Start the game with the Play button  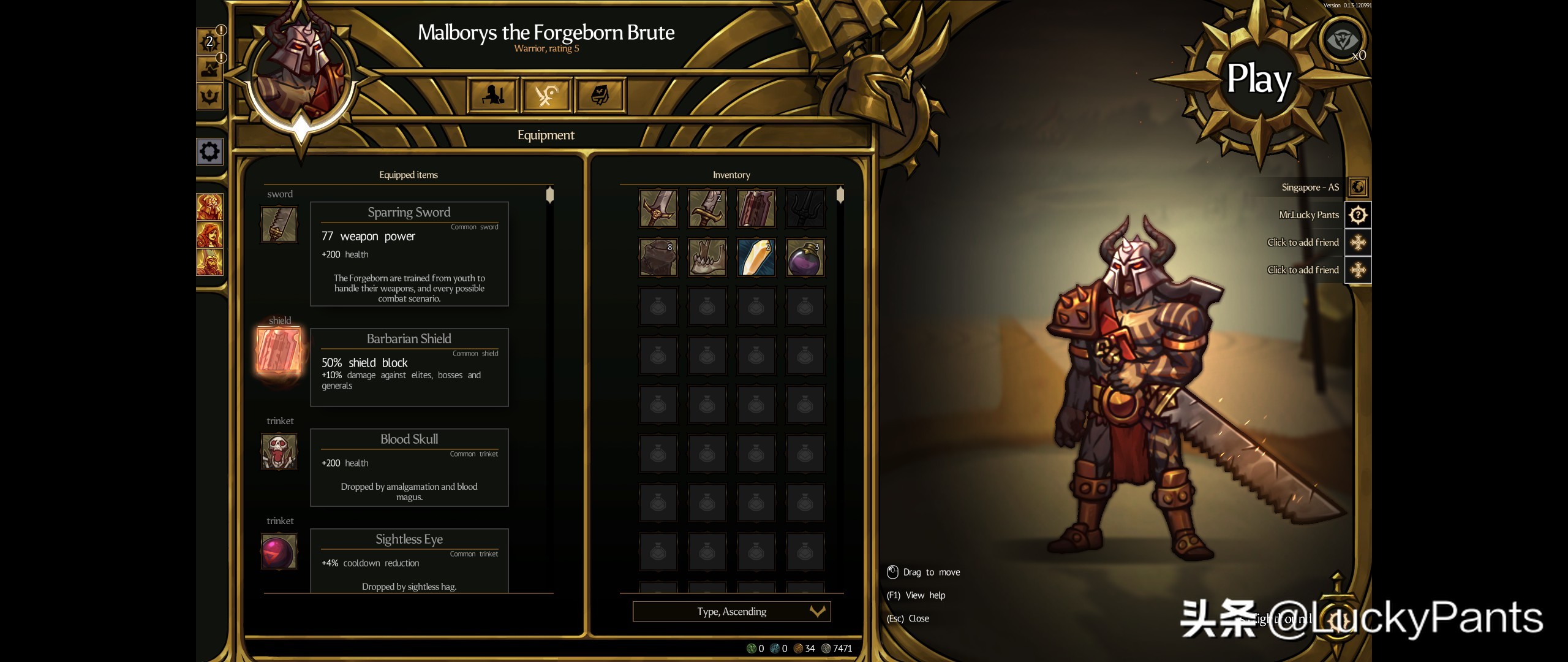click(1258, 80)
